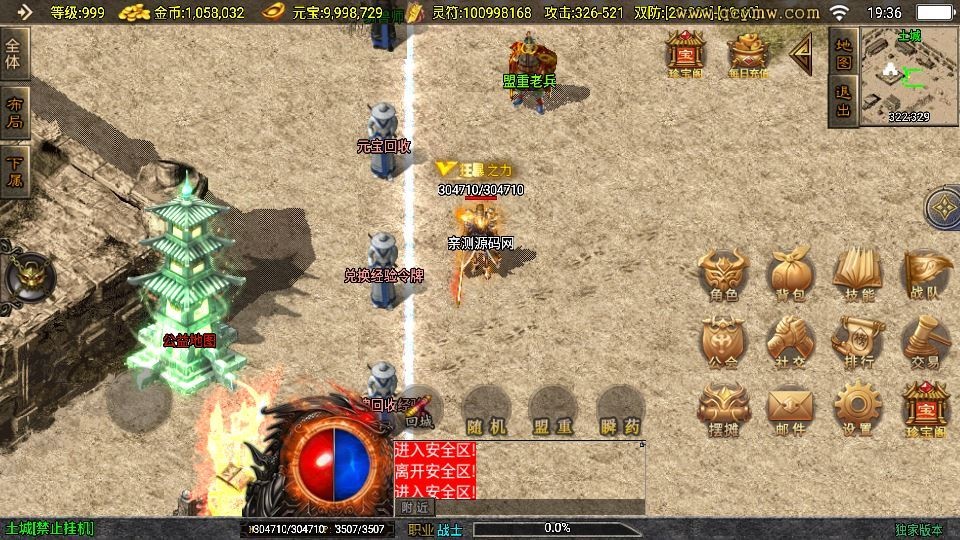Open the 每日充值 daily recharge
Screen dimensions: 960x540
[747, 54]
